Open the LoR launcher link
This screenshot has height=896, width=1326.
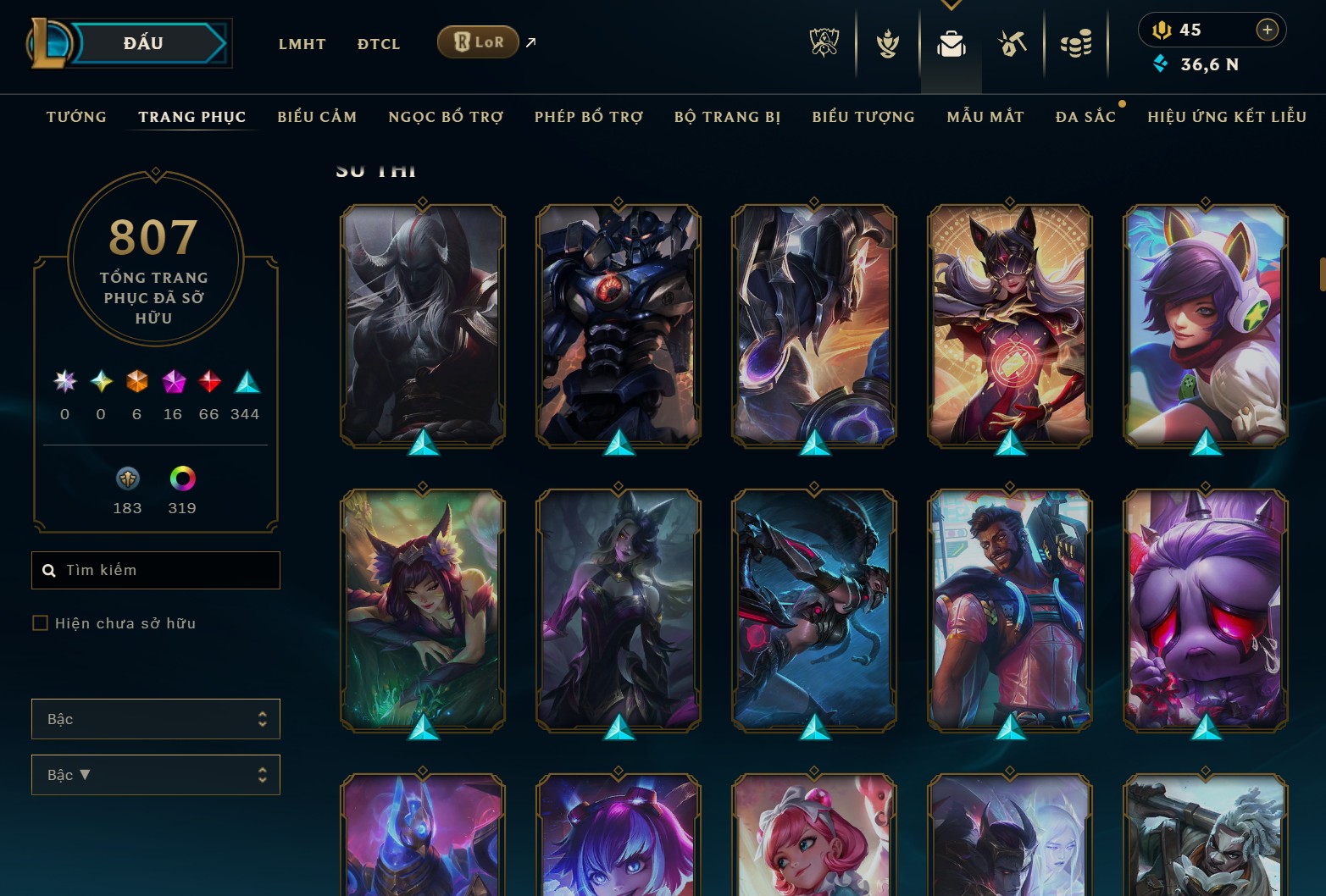[x=478, y=41]
